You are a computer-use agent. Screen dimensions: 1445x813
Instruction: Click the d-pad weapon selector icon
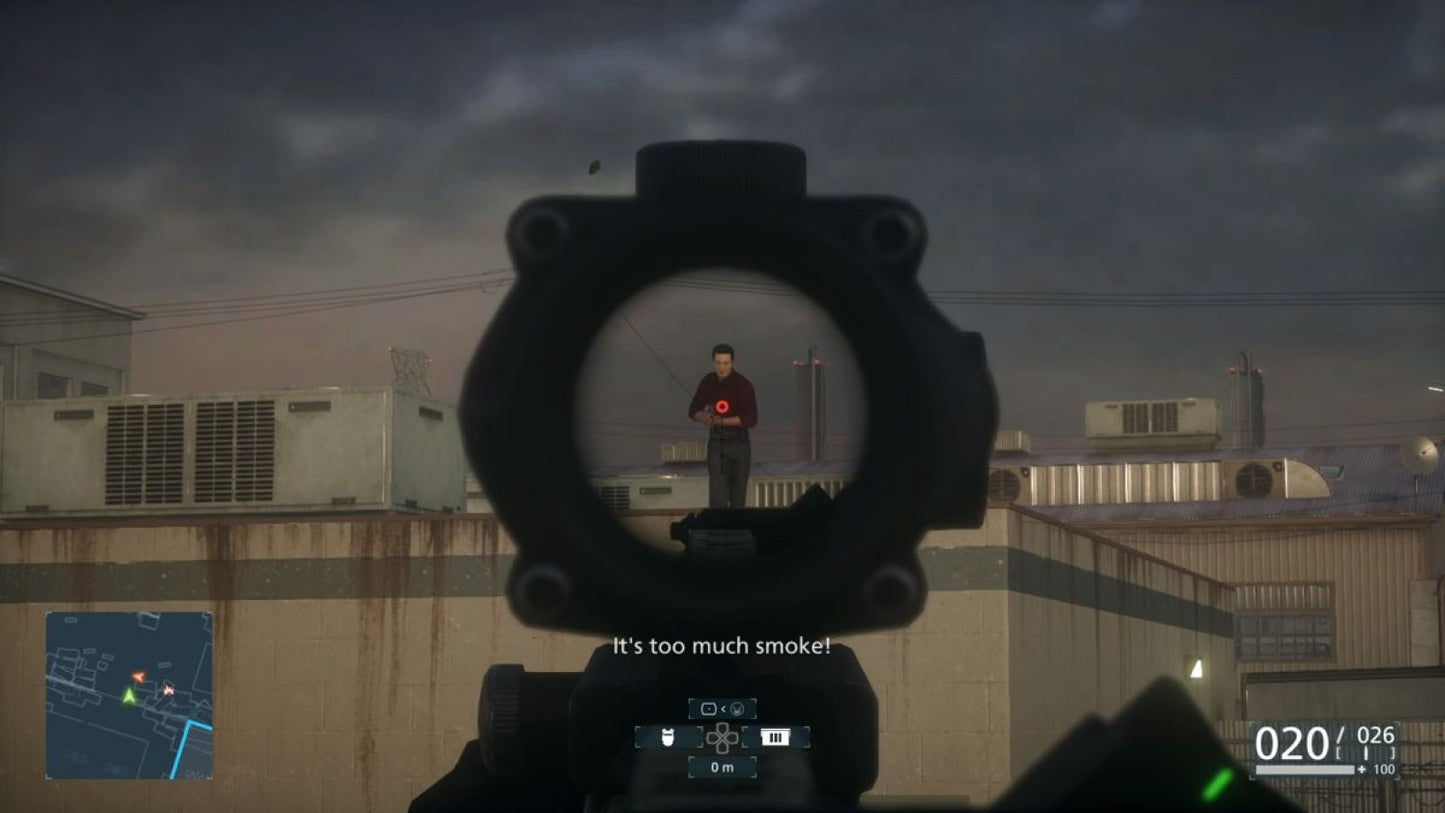pyautogui.click(x=722, y=738)
